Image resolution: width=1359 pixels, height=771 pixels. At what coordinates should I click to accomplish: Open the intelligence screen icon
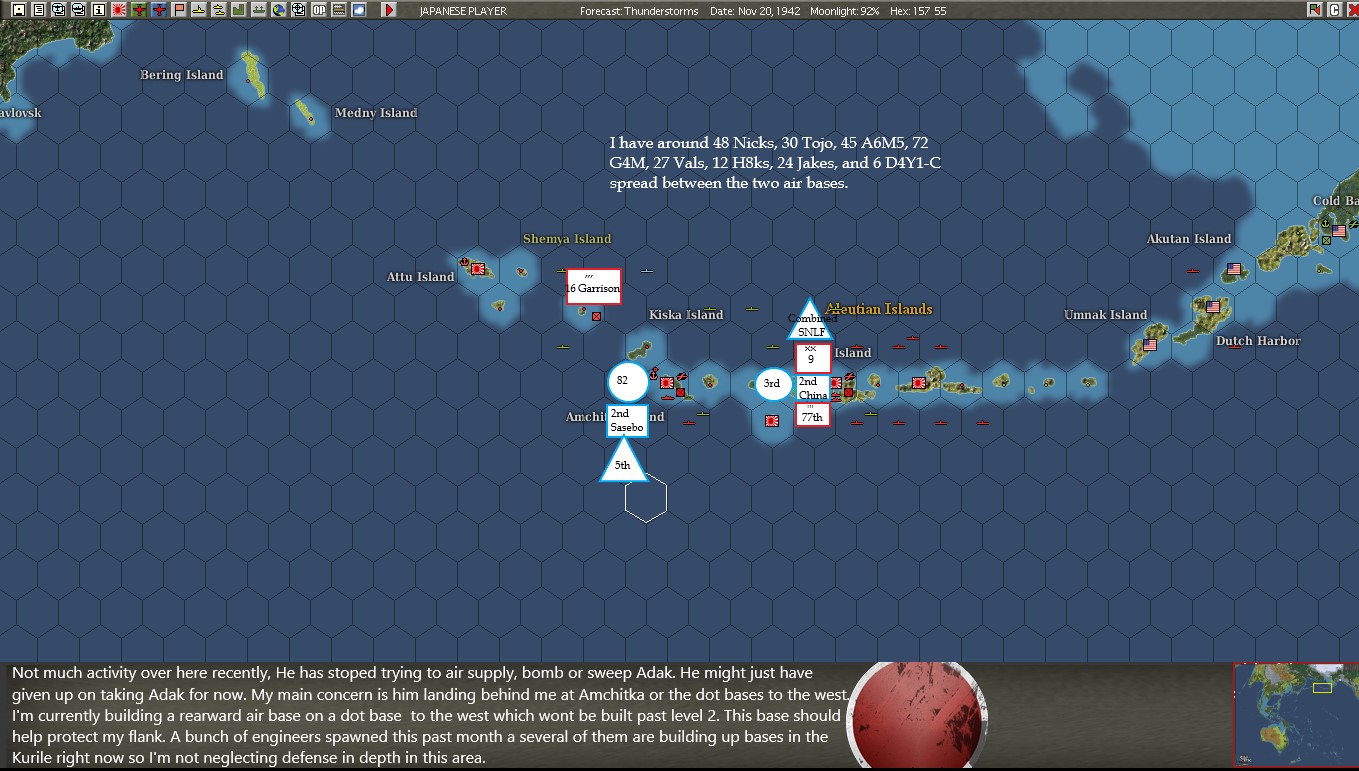point(58,10)
